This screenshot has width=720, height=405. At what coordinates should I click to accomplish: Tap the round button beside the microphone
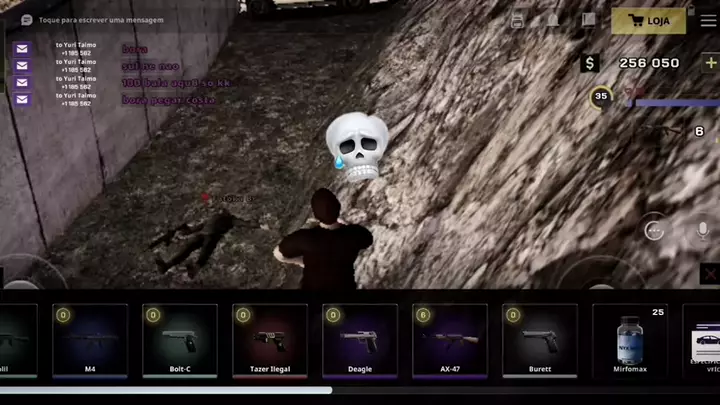tap(654, 228)
